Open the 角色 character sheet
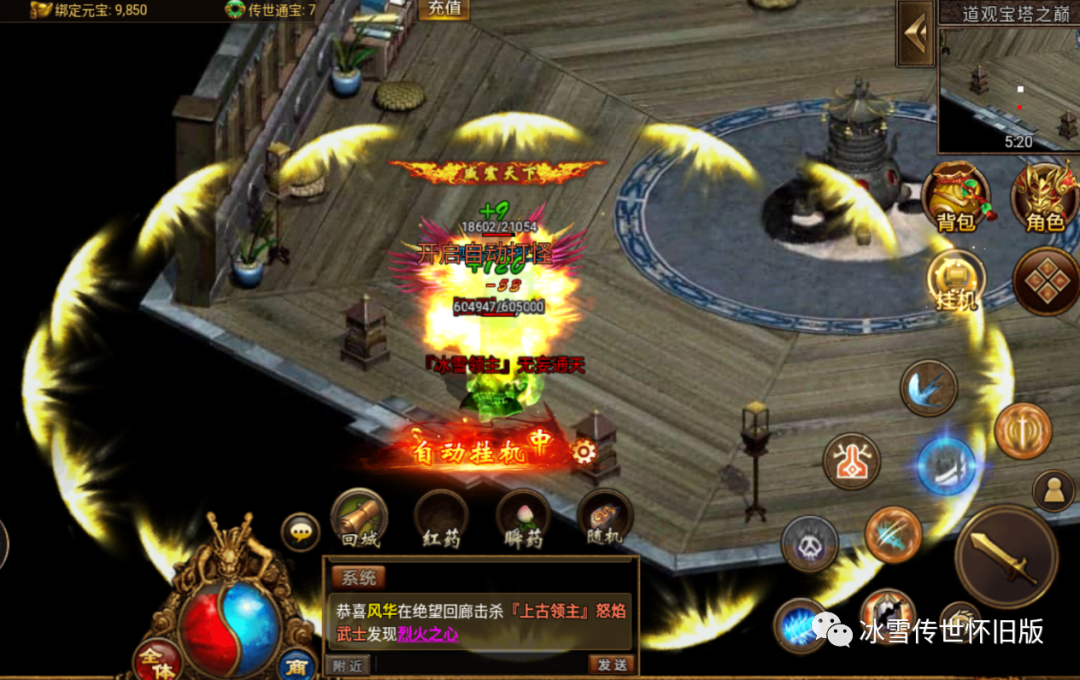This screenshot has height=680, width=1080. (1044, 195)
